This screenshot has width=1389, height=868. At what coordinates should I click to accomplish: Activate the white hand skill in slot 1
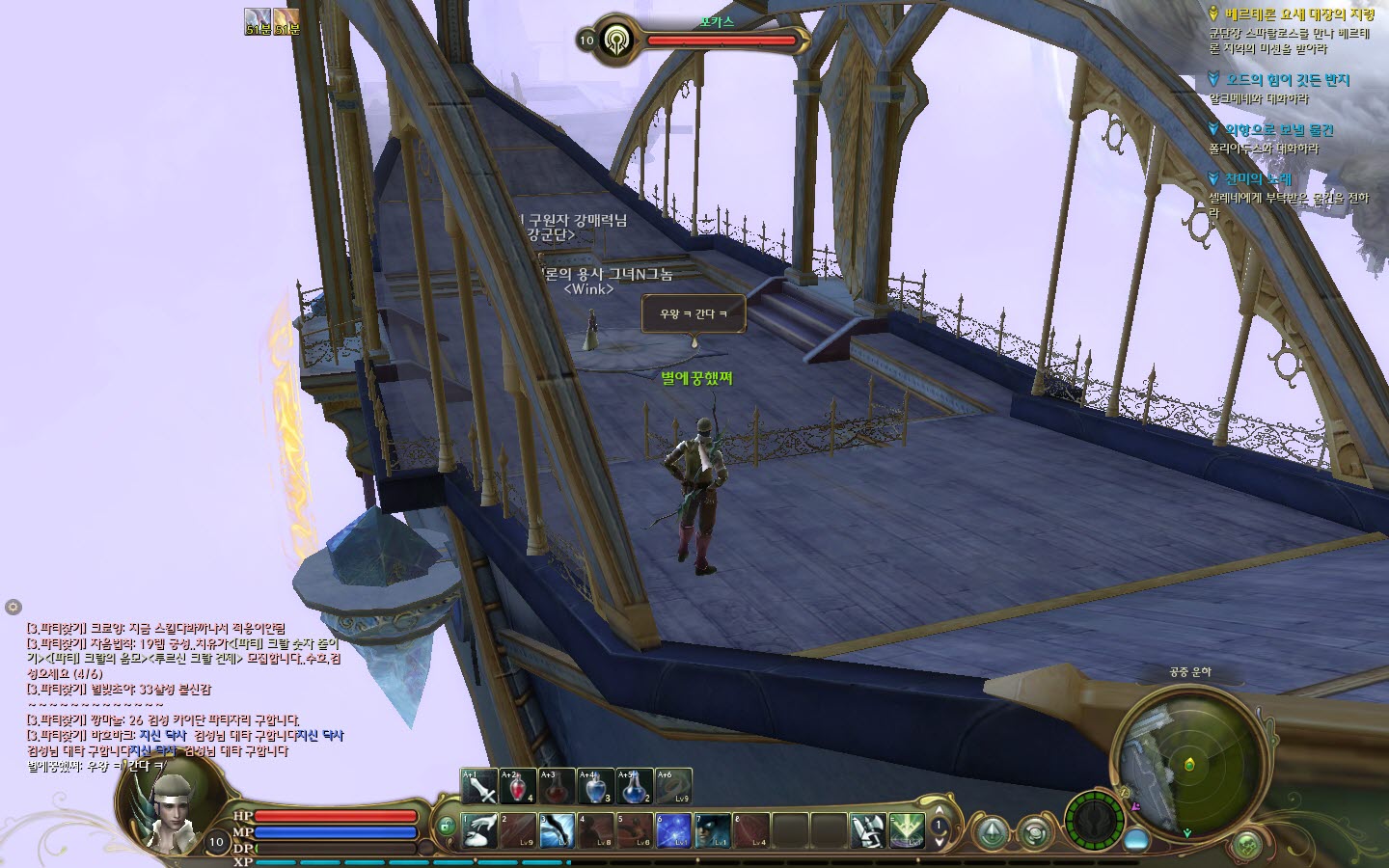coord(479,830)
